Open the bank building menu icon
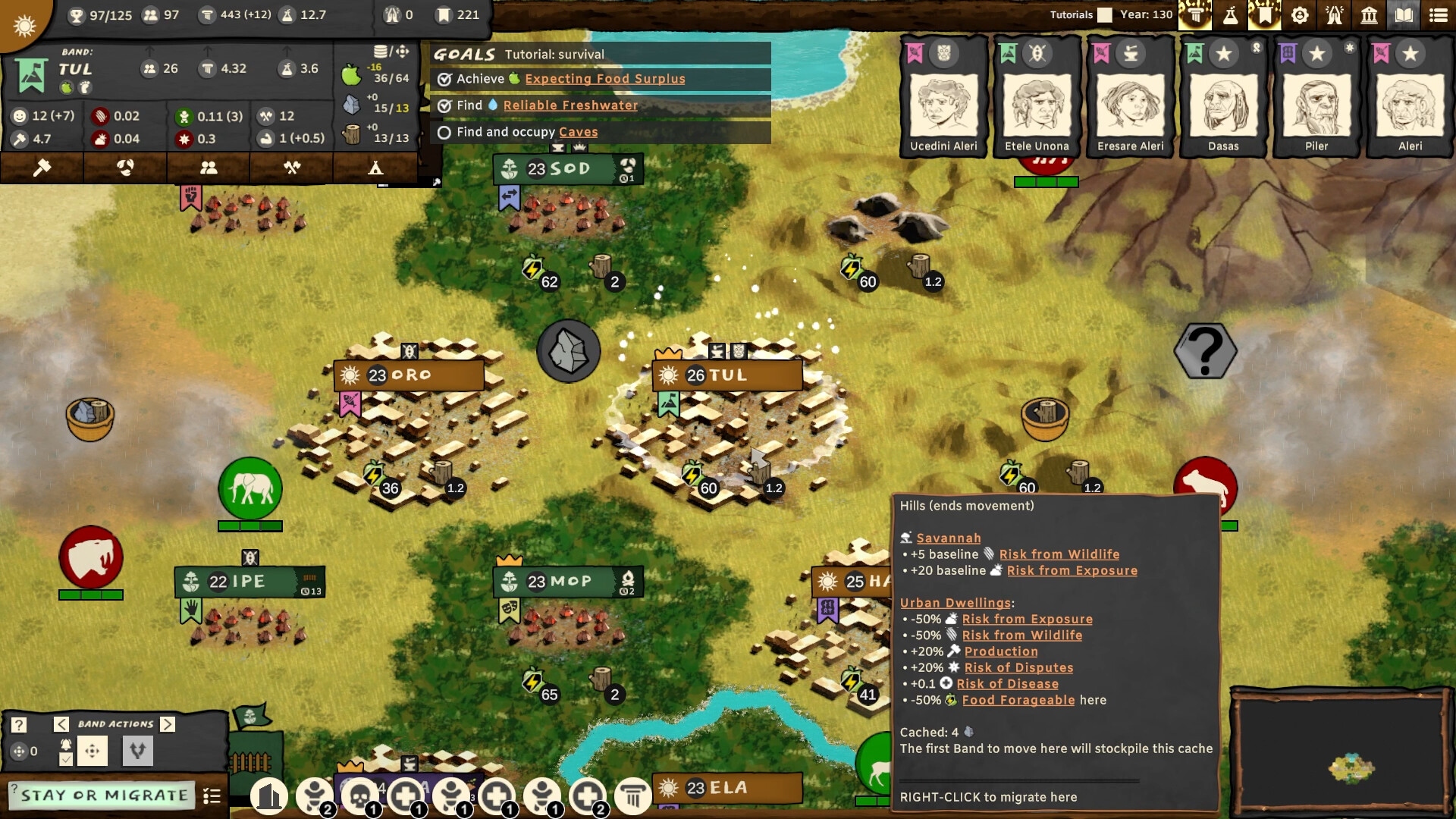 point(1369,14)
